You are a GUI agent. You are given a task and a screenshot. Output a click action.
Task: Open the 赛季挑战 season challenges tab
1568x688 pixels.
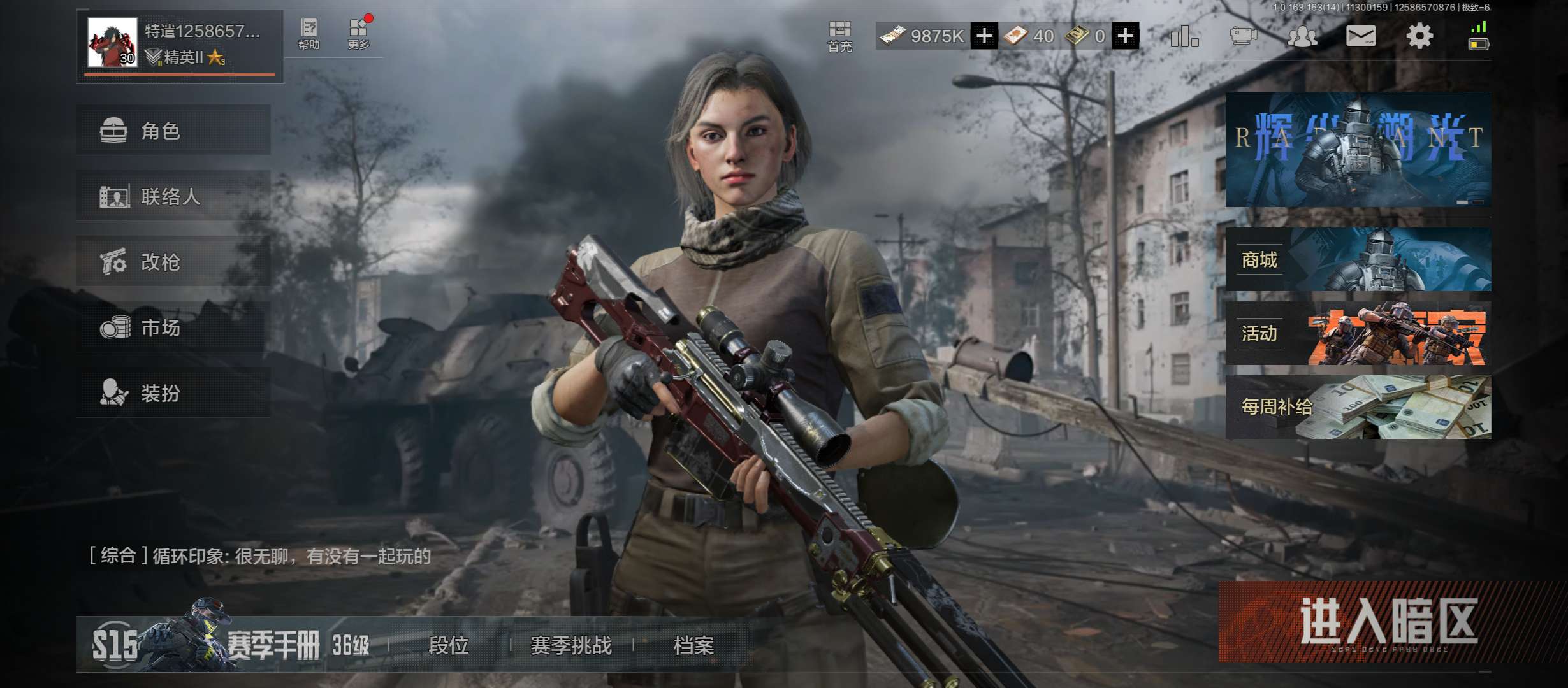click(x=571, y=645)
